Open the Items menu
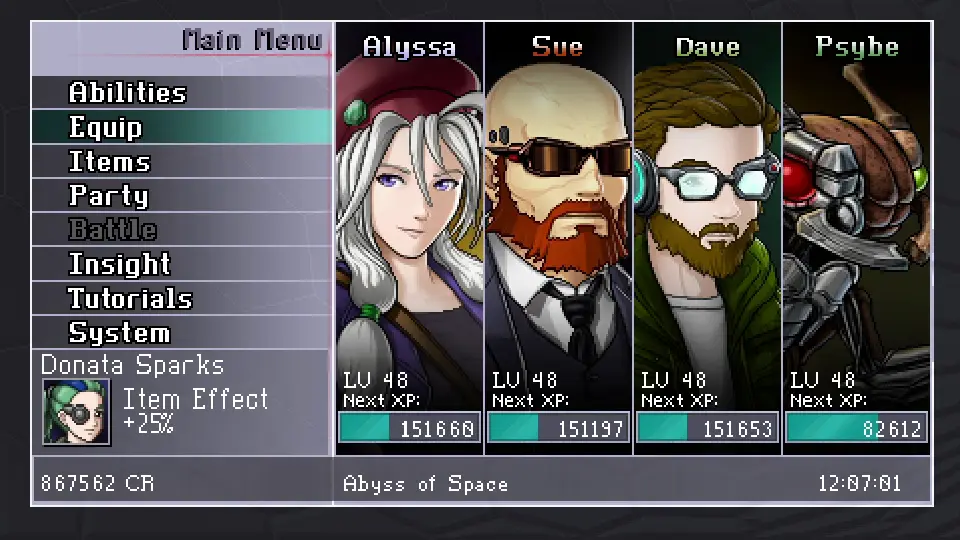 click(x=109, y=162)
